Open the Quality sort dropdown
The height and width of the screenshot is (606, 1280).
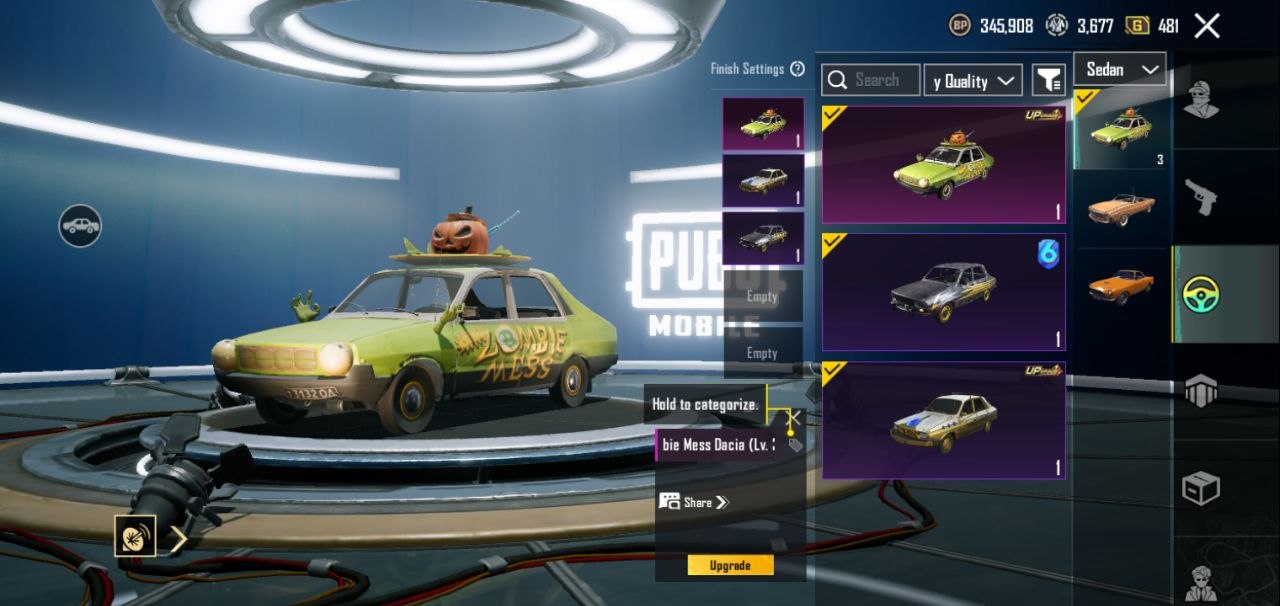coord(972,81)
